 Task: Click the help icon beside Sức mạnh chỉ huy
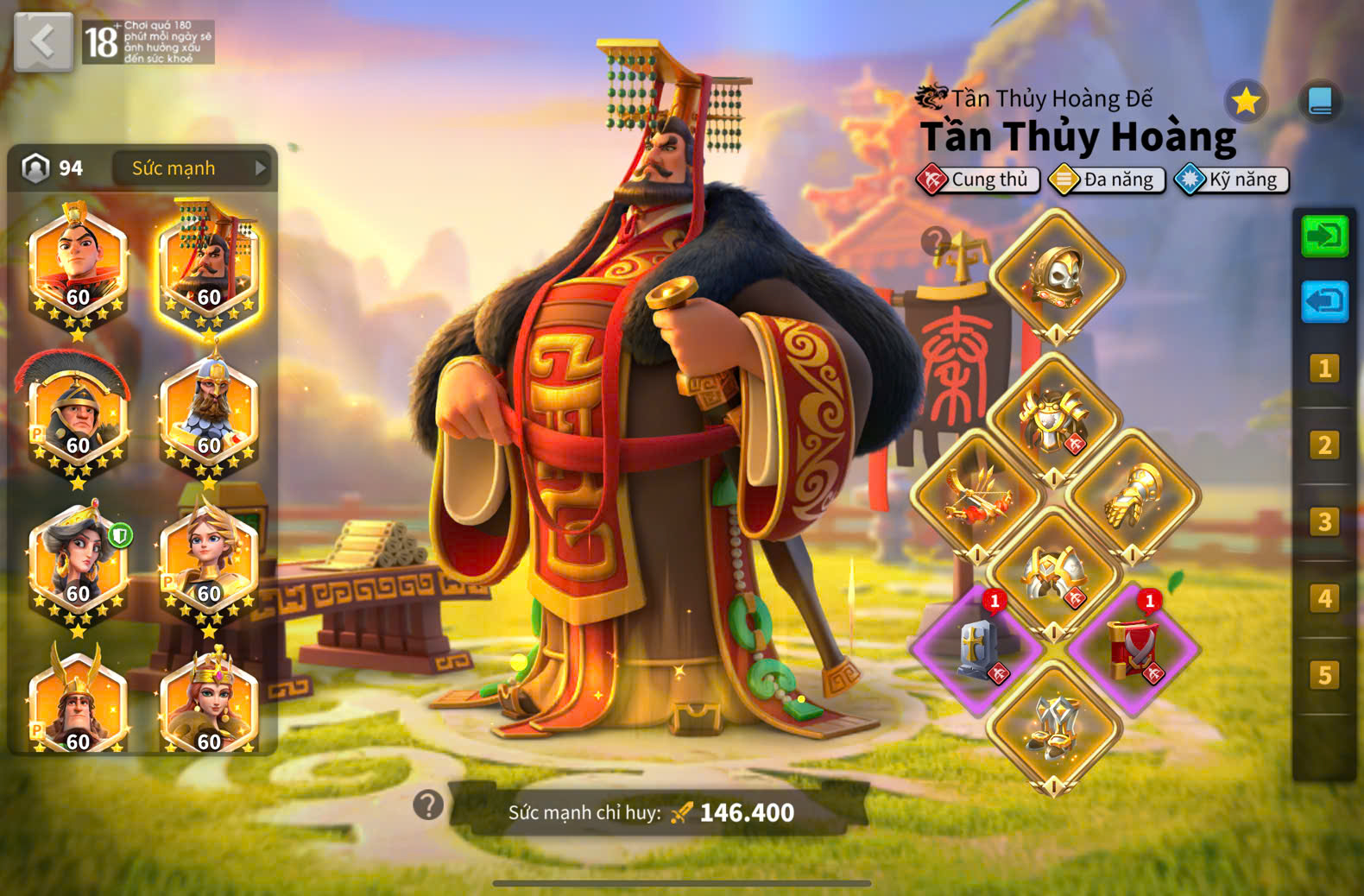pos(428,805)
